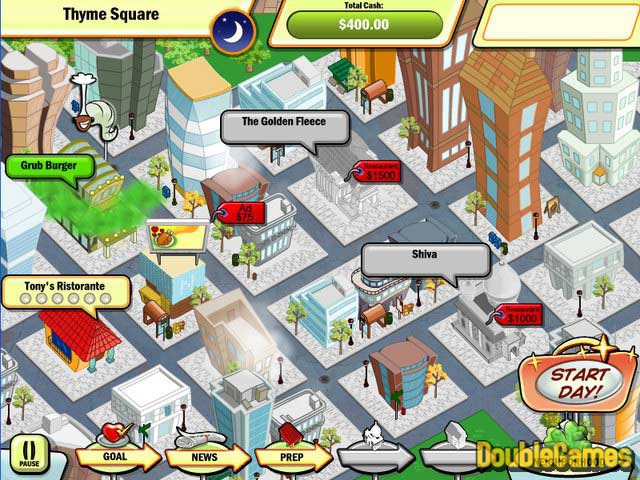The height and width of the screenshot is (480, 640).
Task: Show the News step arrow
Action: 204,458
